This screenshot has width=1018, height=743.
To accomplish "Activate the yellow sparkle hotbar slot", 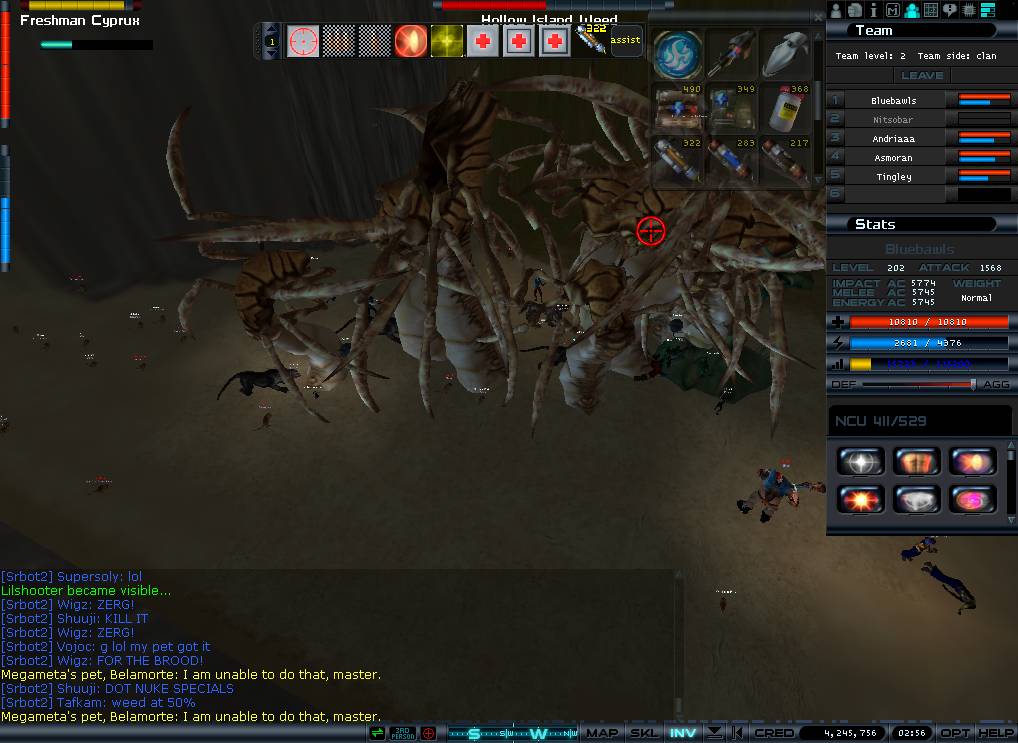I will (x=446, y=41).
